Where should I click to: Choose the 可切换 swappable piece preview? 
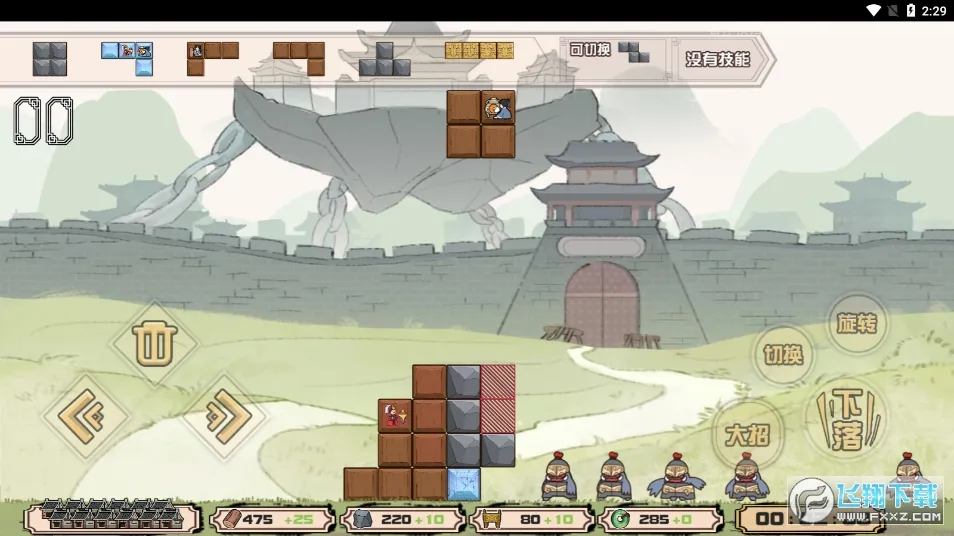point(610,51)
